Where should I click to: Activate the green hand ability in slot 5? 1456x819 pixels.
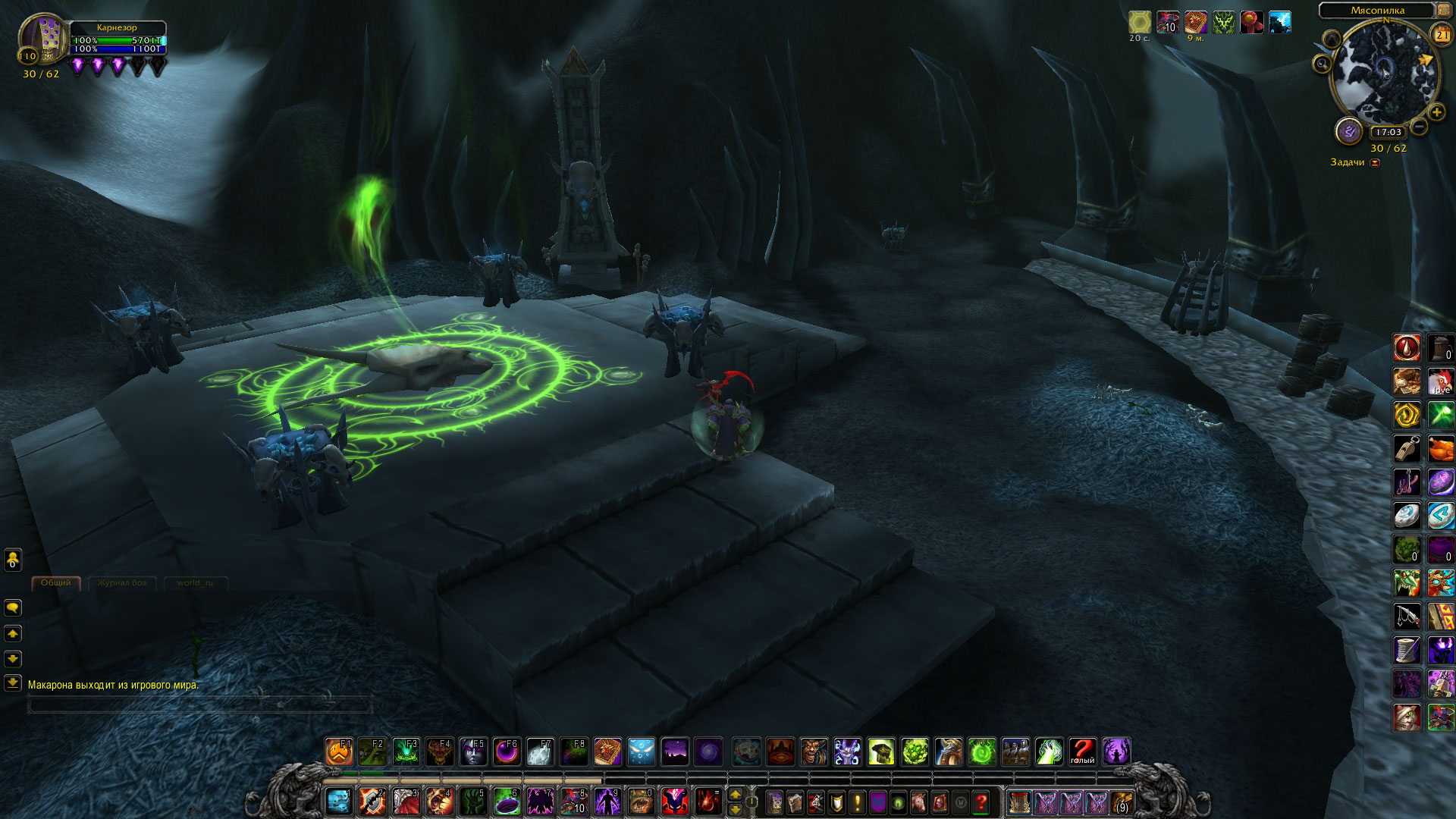click(474, 801)
